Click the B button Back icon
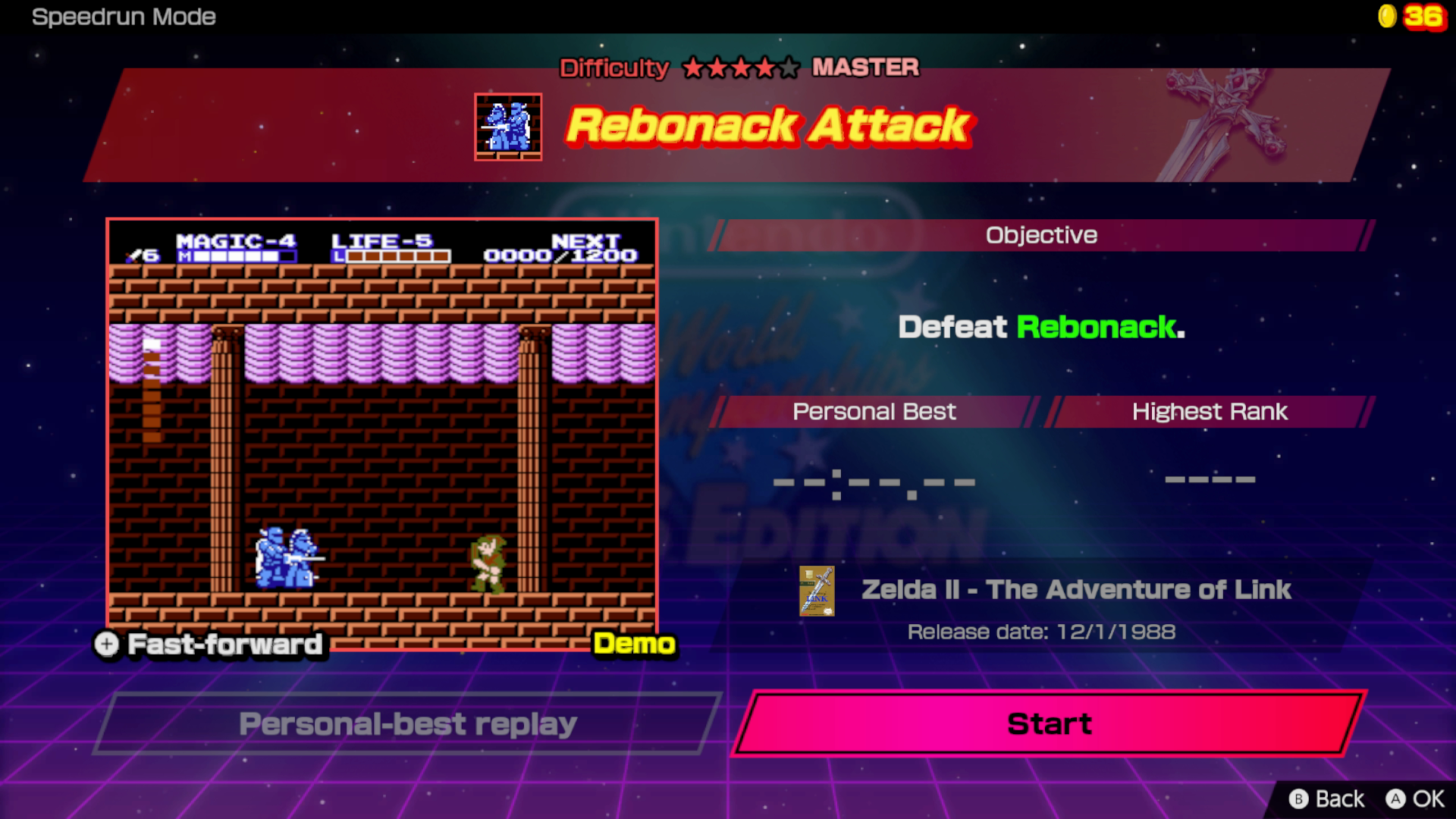The image size is (1456, 819). point(1300,799)
